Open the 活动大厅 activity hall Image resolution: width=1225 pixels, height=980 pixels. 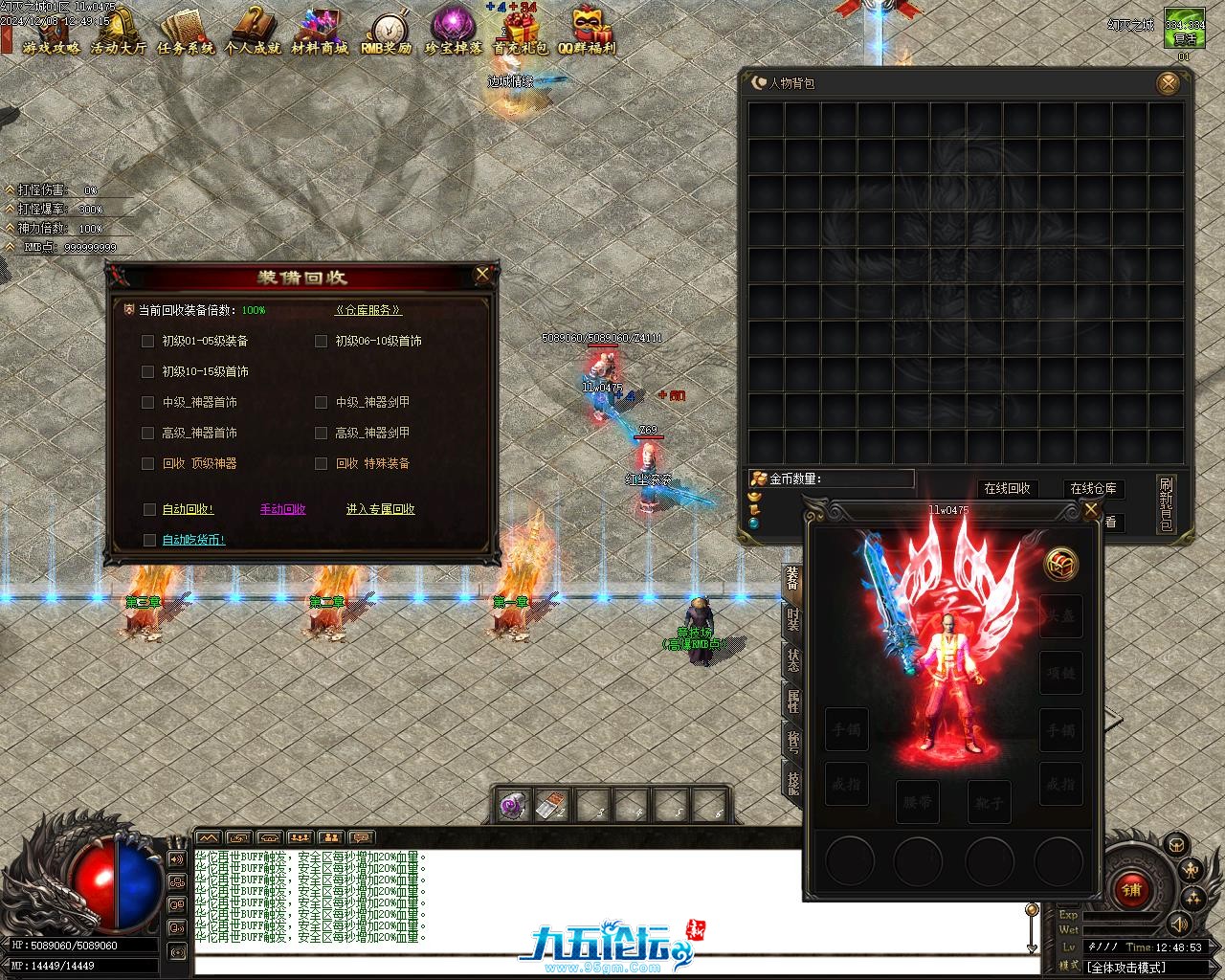tap(119, 32)
